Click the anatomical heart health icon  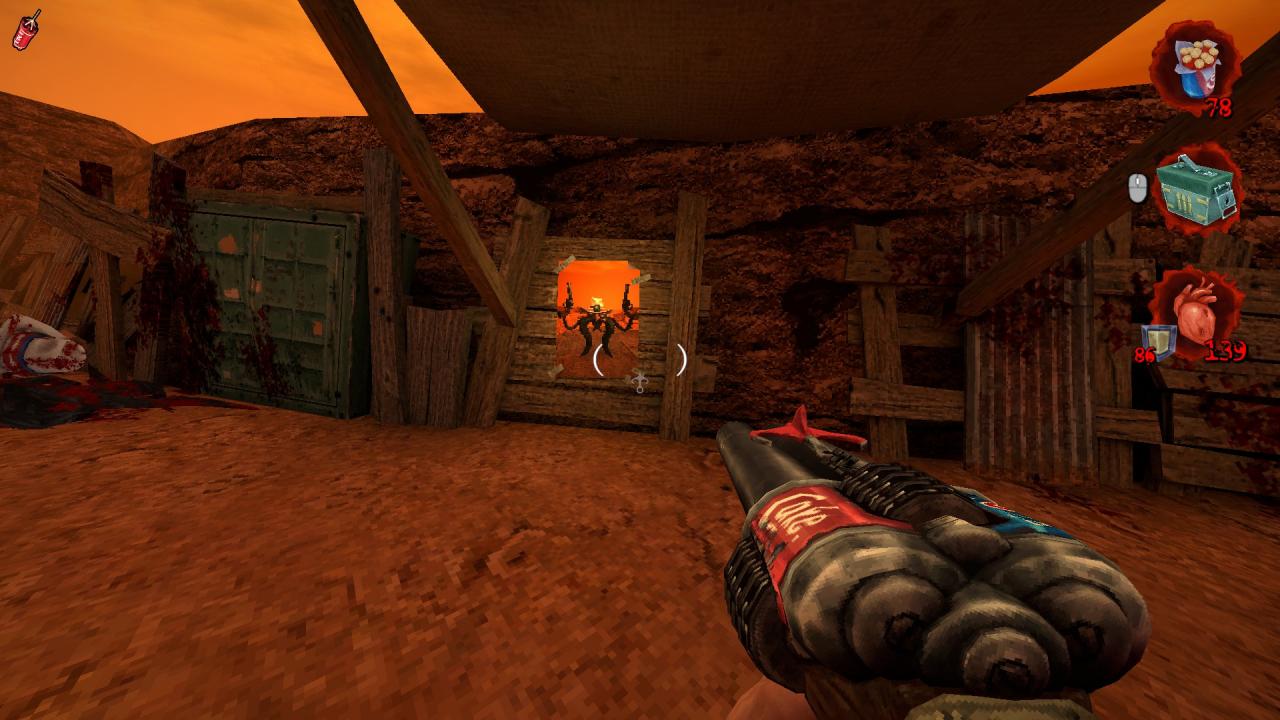(x=1196, y=314)
